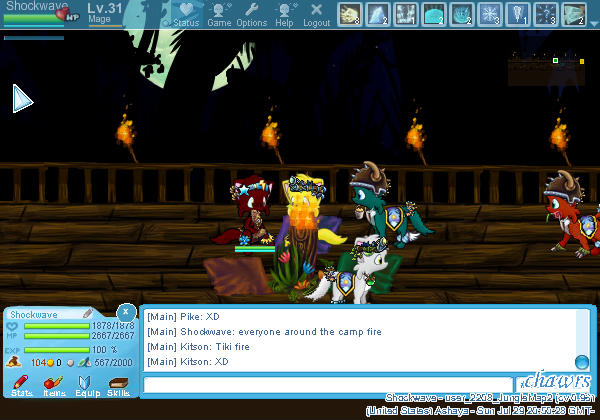
Task: Select the ice crystal shard skill
Action: click(x=378, y=13)
